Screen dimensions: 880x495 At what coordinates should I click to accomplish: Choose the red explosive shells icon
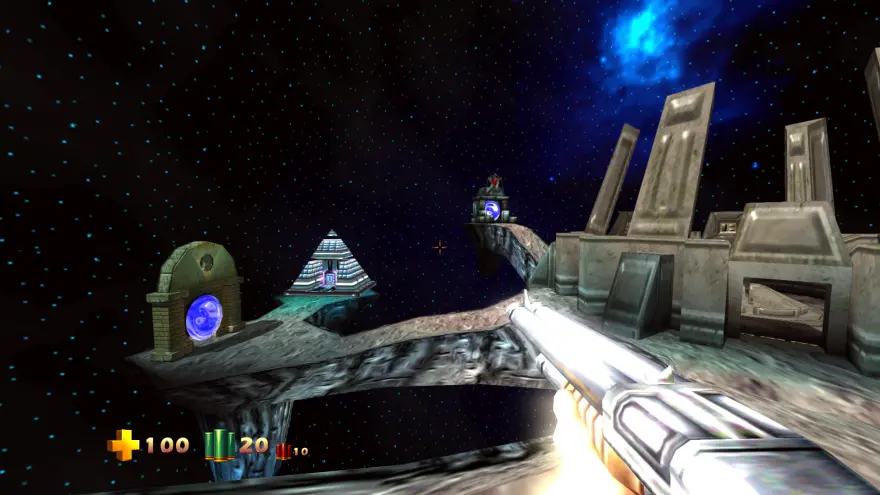coord(283,451)
